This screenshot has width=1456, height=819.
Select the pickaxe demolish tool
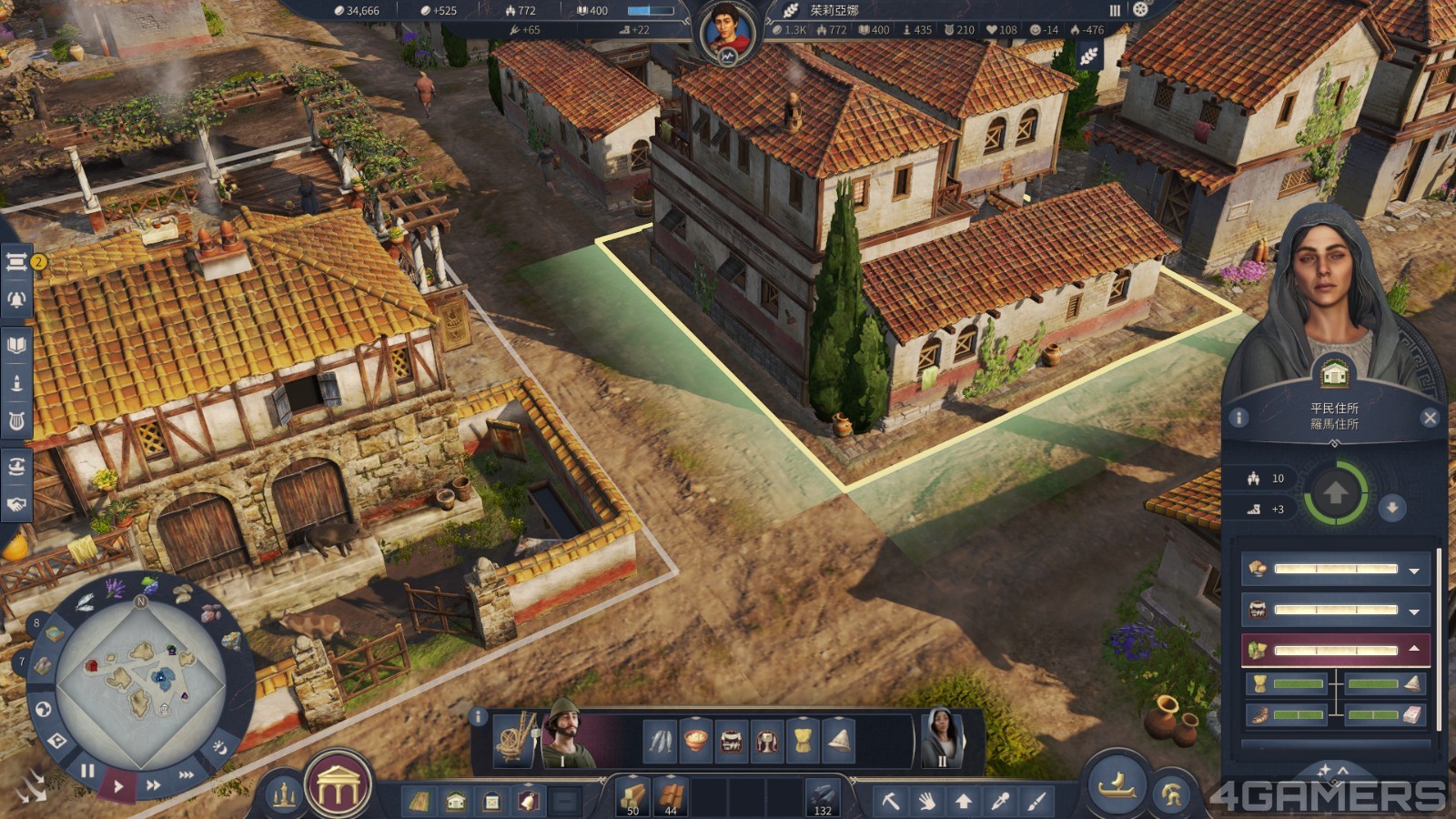(x=890, y=802)
